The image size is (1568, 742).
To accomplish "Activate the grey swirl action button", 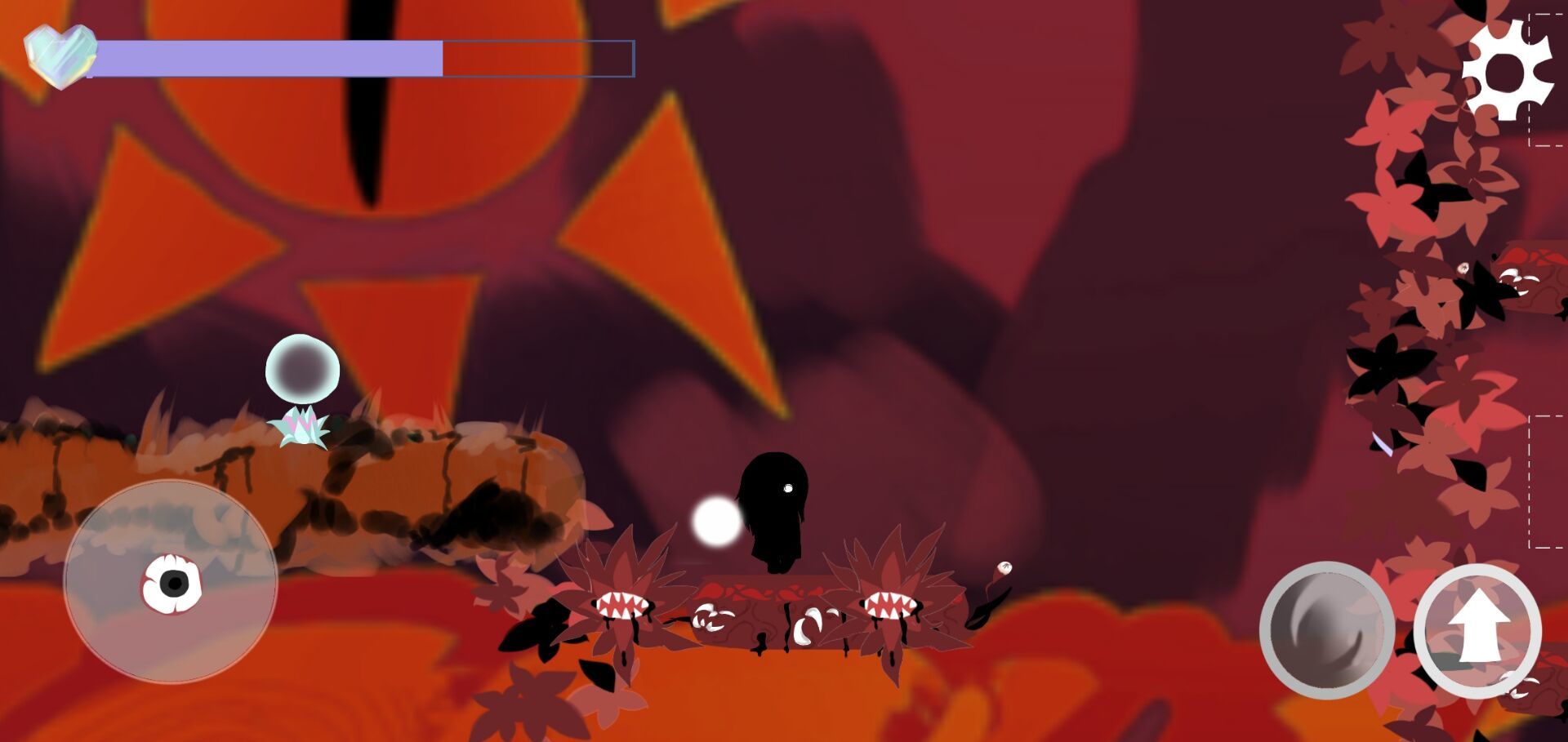I will pos(1327,631).
